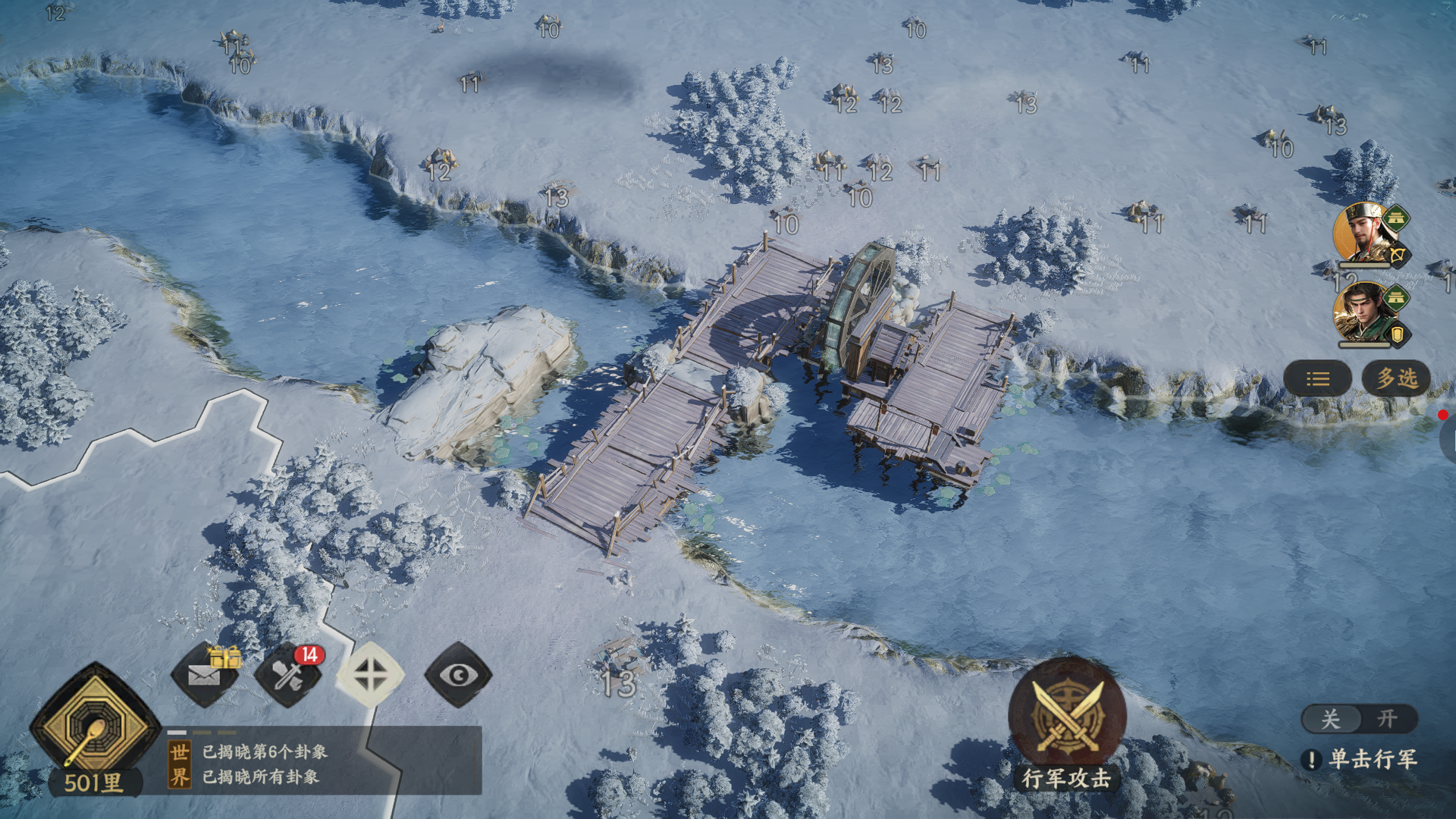The width and height of the screenshot is (1456, 819).
Task: Open the battle reports icon with 14 badge
Action: (288, 674)
